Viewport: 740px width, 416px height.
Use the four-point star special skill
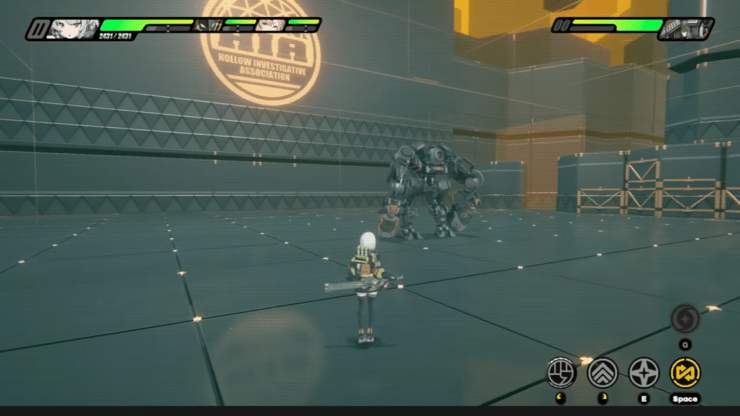pyautogui.click(x=644, y=373)
